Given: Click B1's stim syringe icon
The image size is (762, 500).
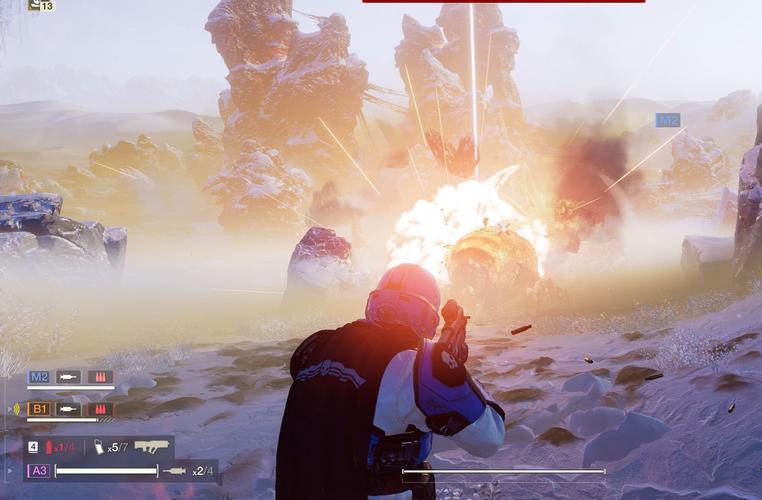Looking at the screenshot, I should (x=69, y=409).
